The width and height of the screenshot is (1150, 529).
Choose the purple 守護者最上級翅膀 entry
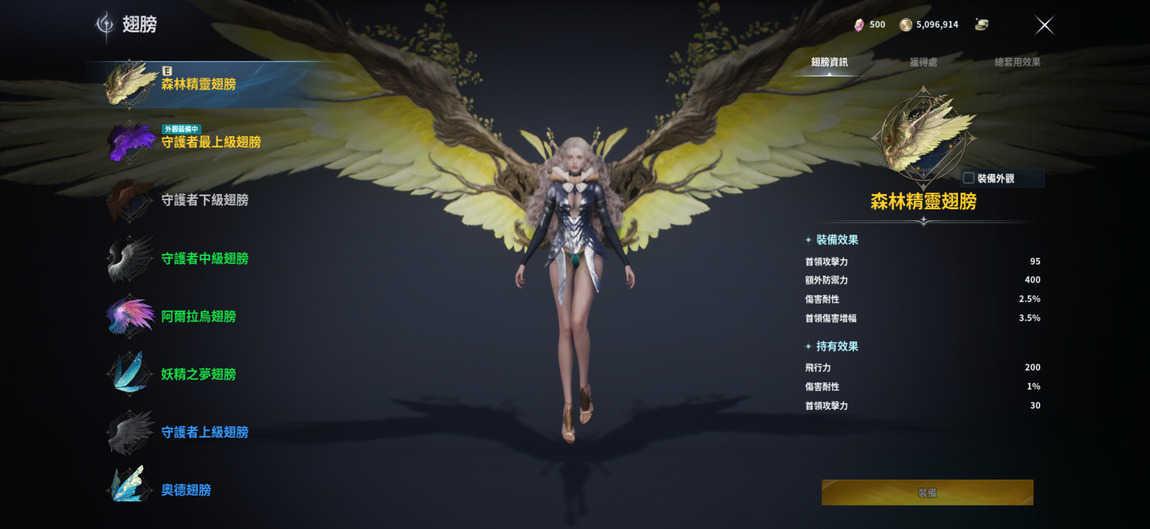[x=210, y=142]
